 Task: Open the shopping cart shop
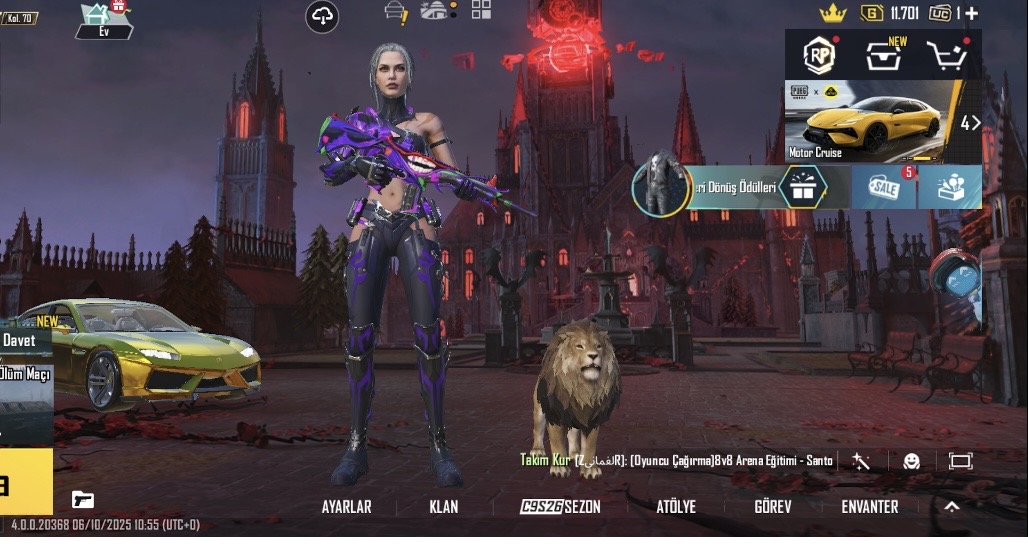pos(946,56)
